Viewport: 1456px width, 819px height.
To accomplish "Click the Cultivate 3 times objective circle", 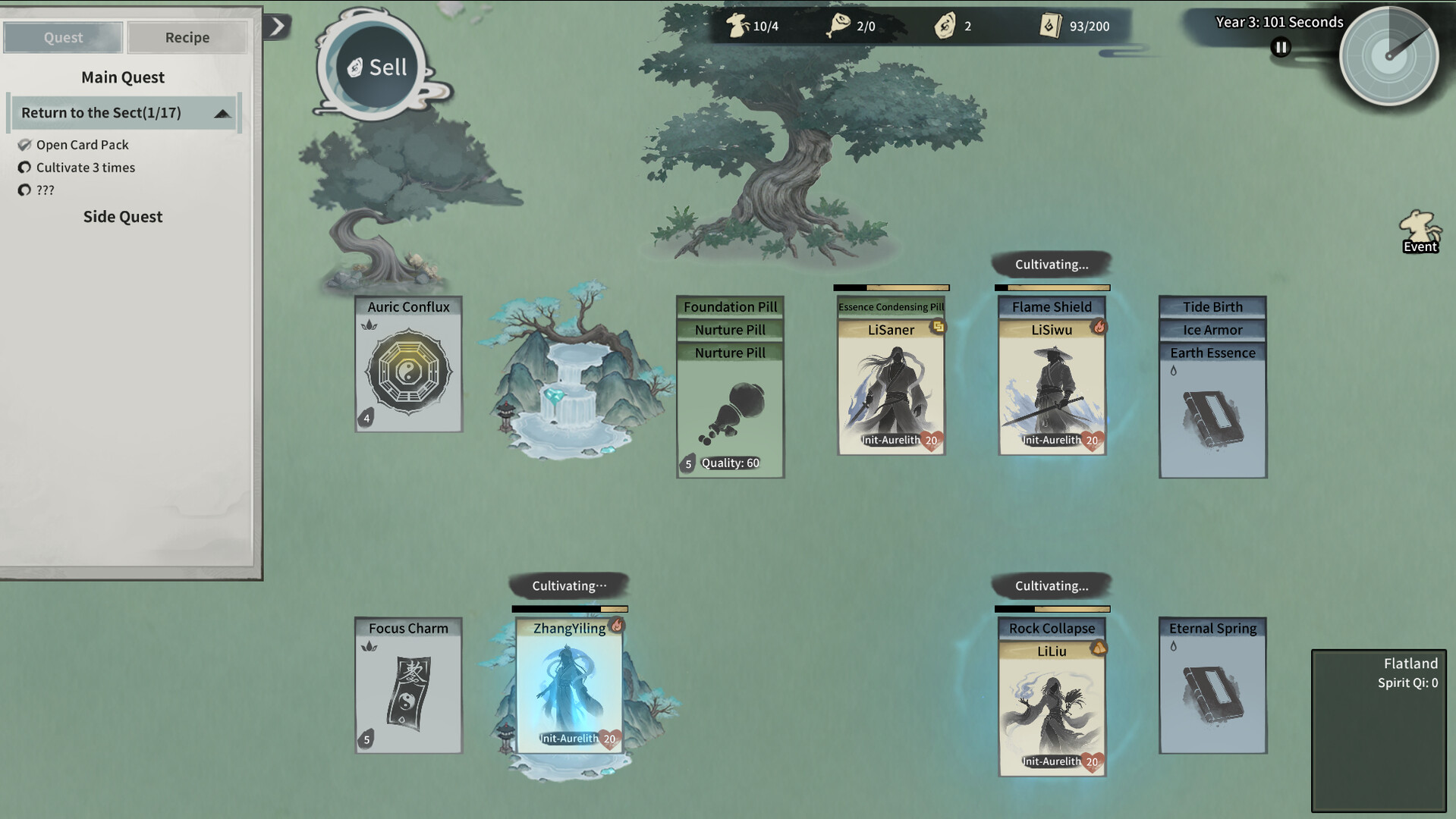I will coord(25,168).
